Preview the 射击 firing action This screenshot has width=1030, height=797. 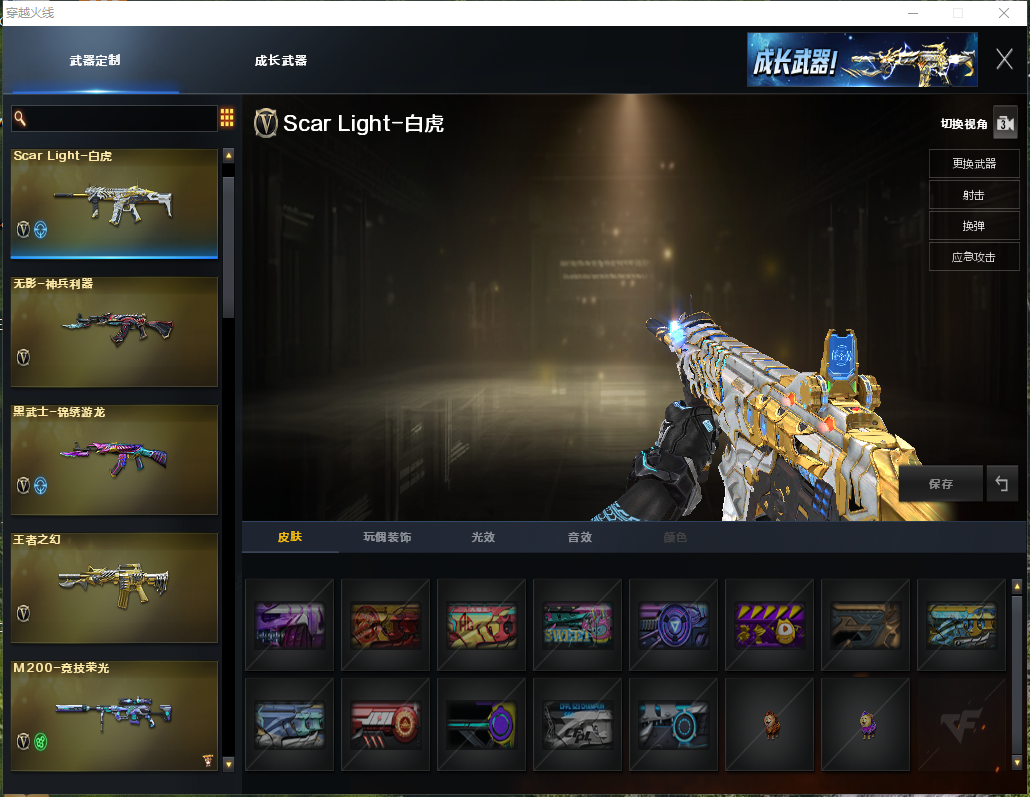(x=973, y=195)
